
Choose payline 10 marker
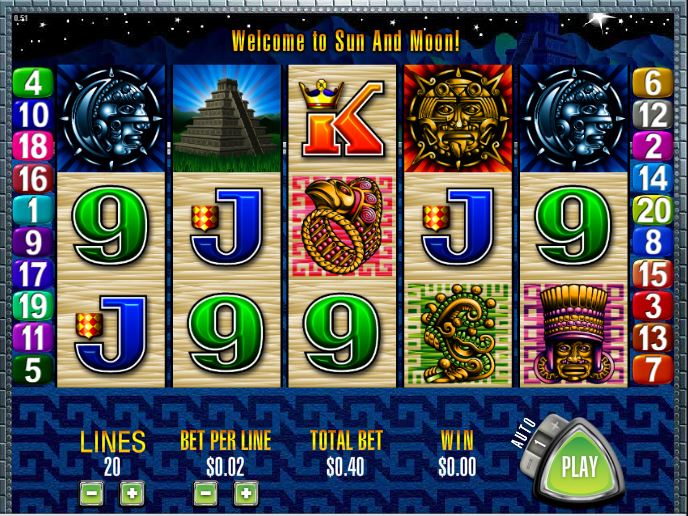pos(33,114)
